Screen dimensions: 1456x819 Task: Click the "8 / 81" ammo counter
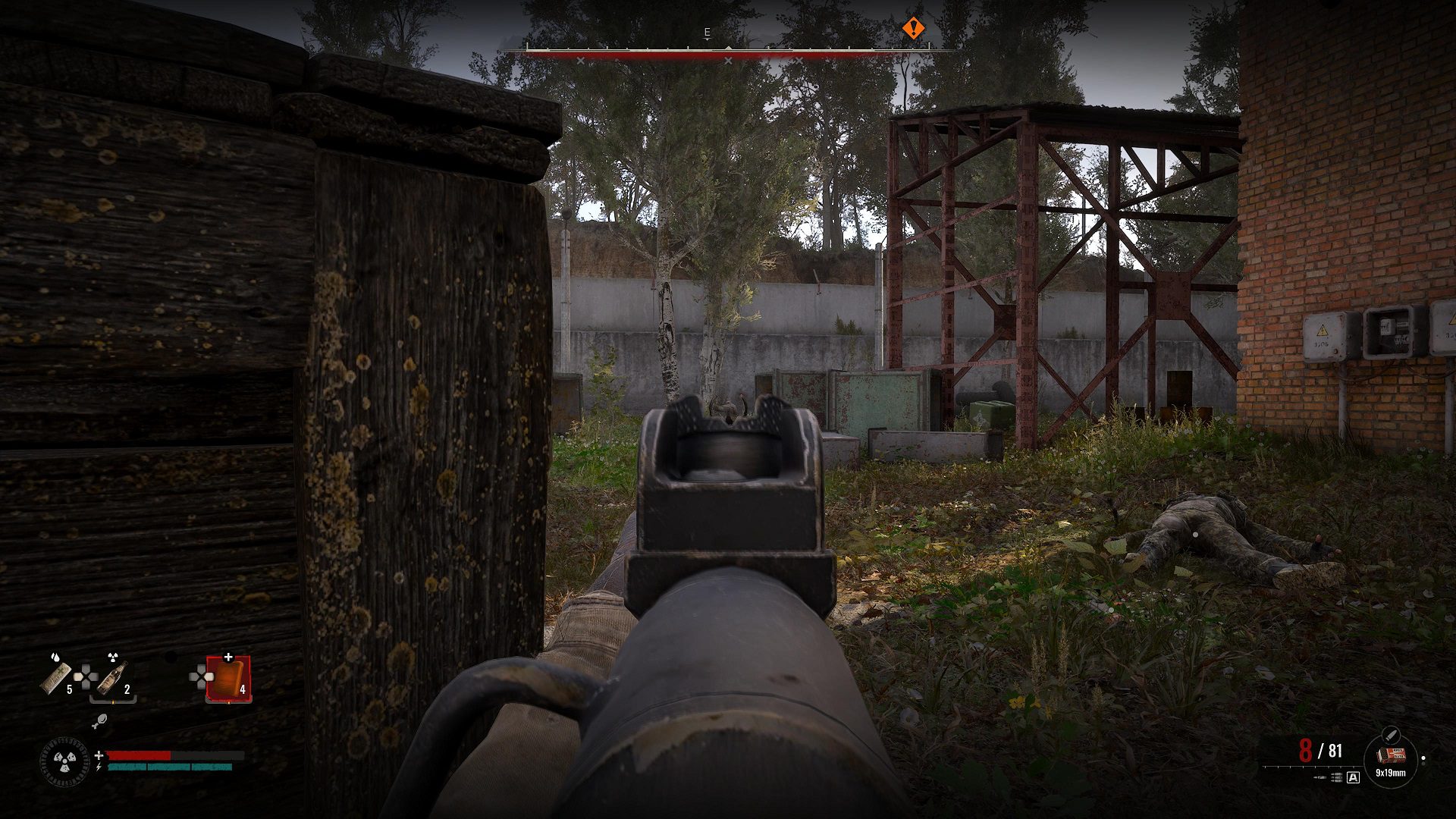click(1323, 752)
